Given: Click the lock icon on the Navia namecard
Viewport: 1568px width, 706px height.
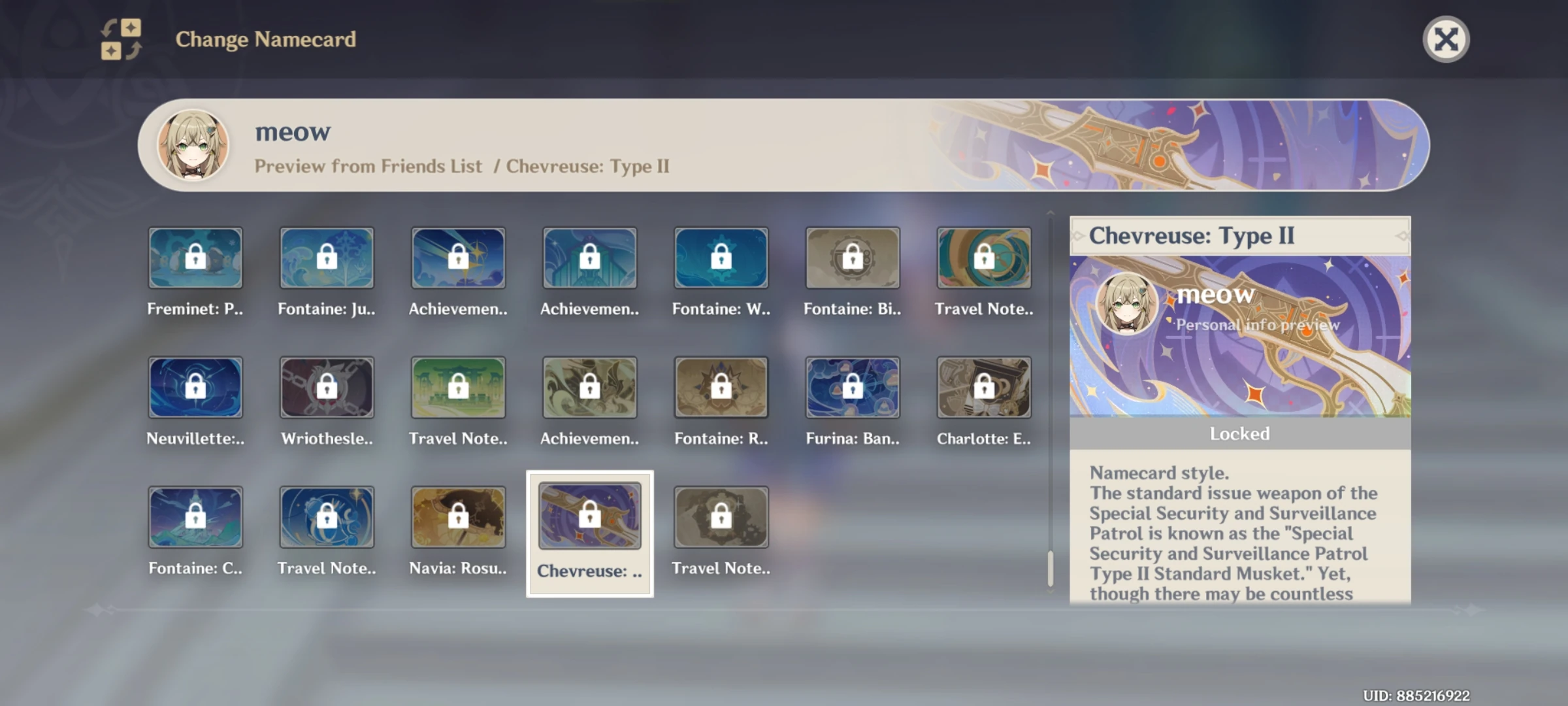Looking at the screenshot, I should 457,516.
